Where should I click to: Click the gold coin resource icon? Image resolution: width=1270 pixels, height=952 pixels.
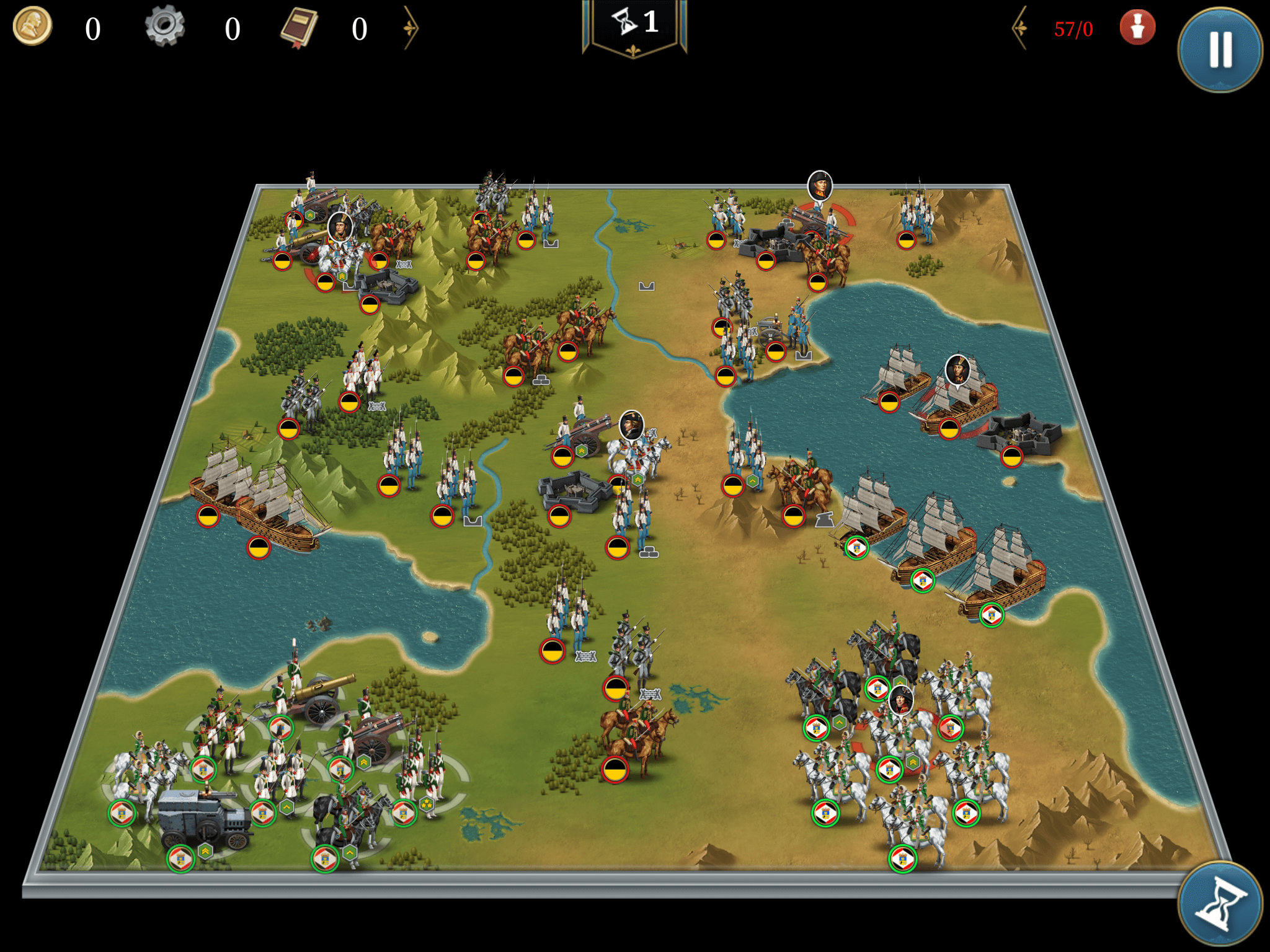(x=32, y=27)
